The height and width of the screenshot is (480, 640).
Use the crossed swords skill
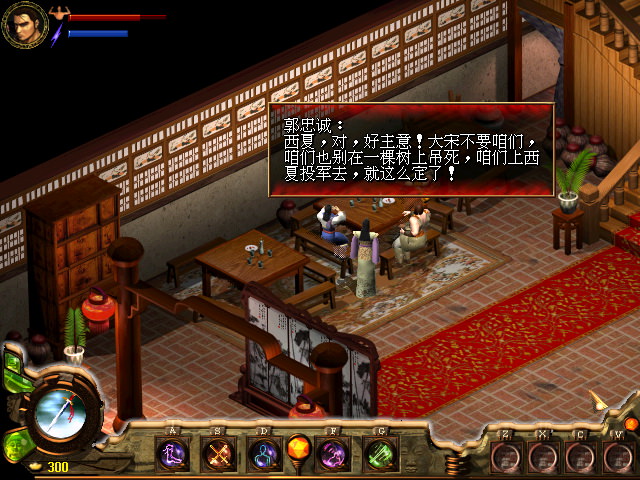pyautogui.click(x=218, y=455)
